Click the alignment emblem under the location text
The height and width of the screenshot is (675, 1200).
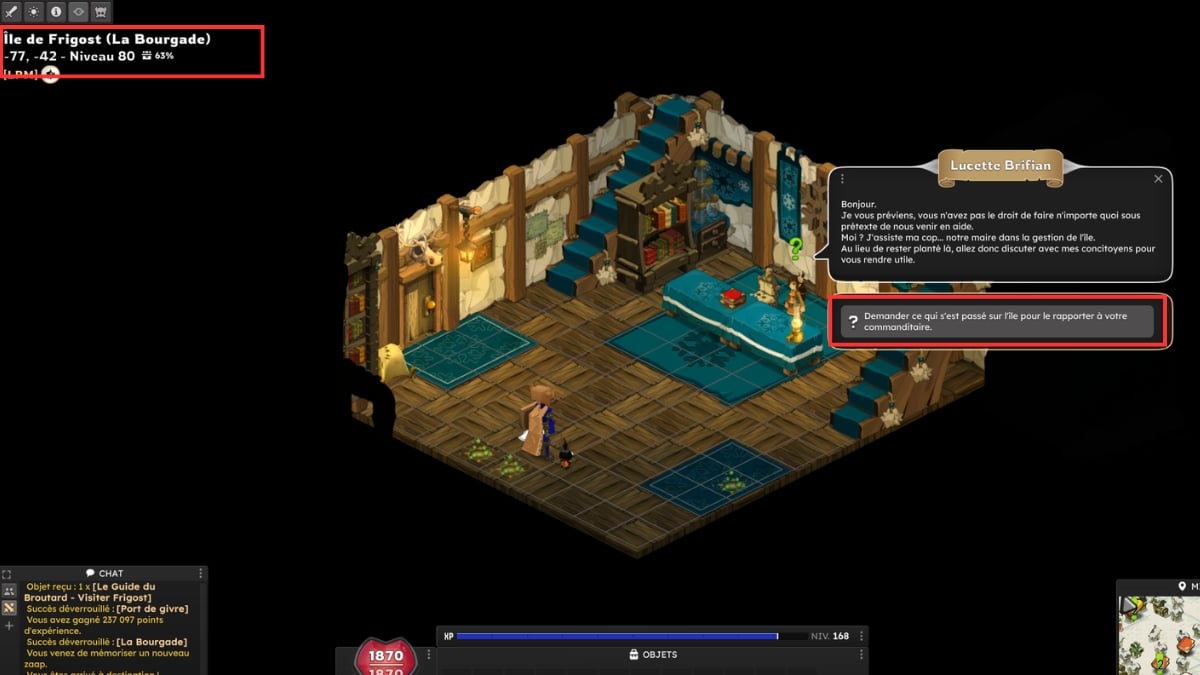point(50,75)
